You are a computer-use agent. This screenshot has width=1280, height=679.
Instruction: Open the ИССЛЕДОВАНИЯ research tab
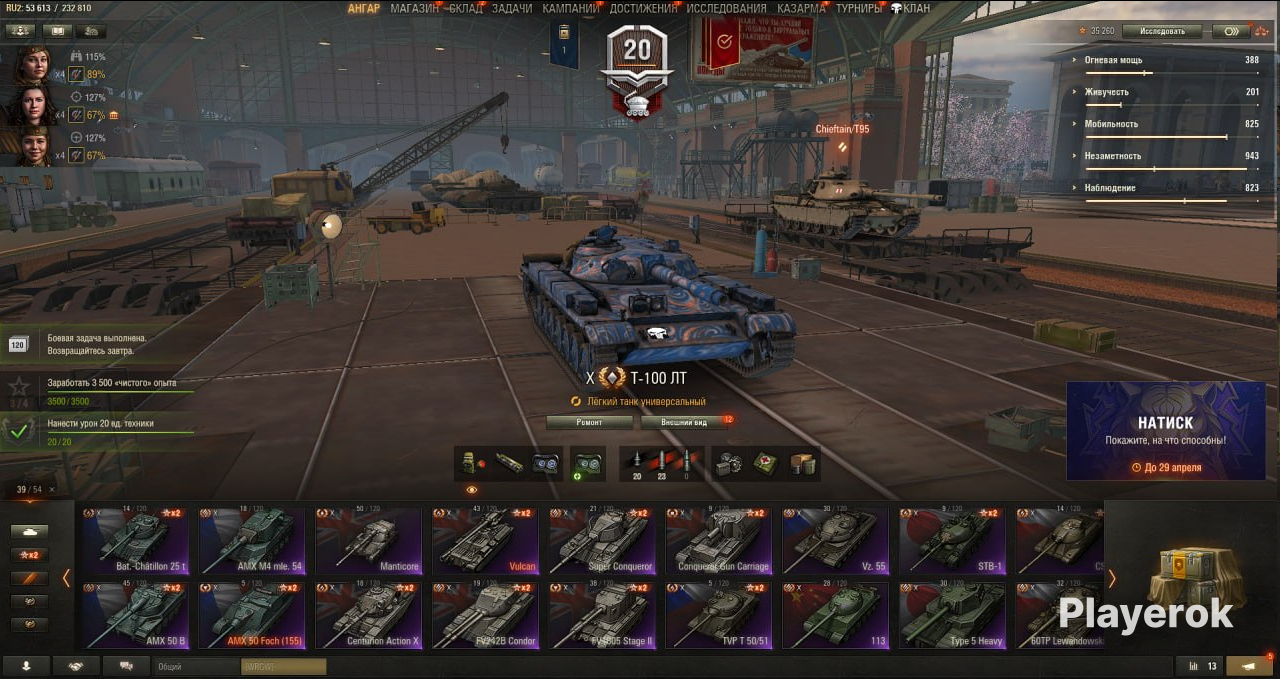coord(726,8)
